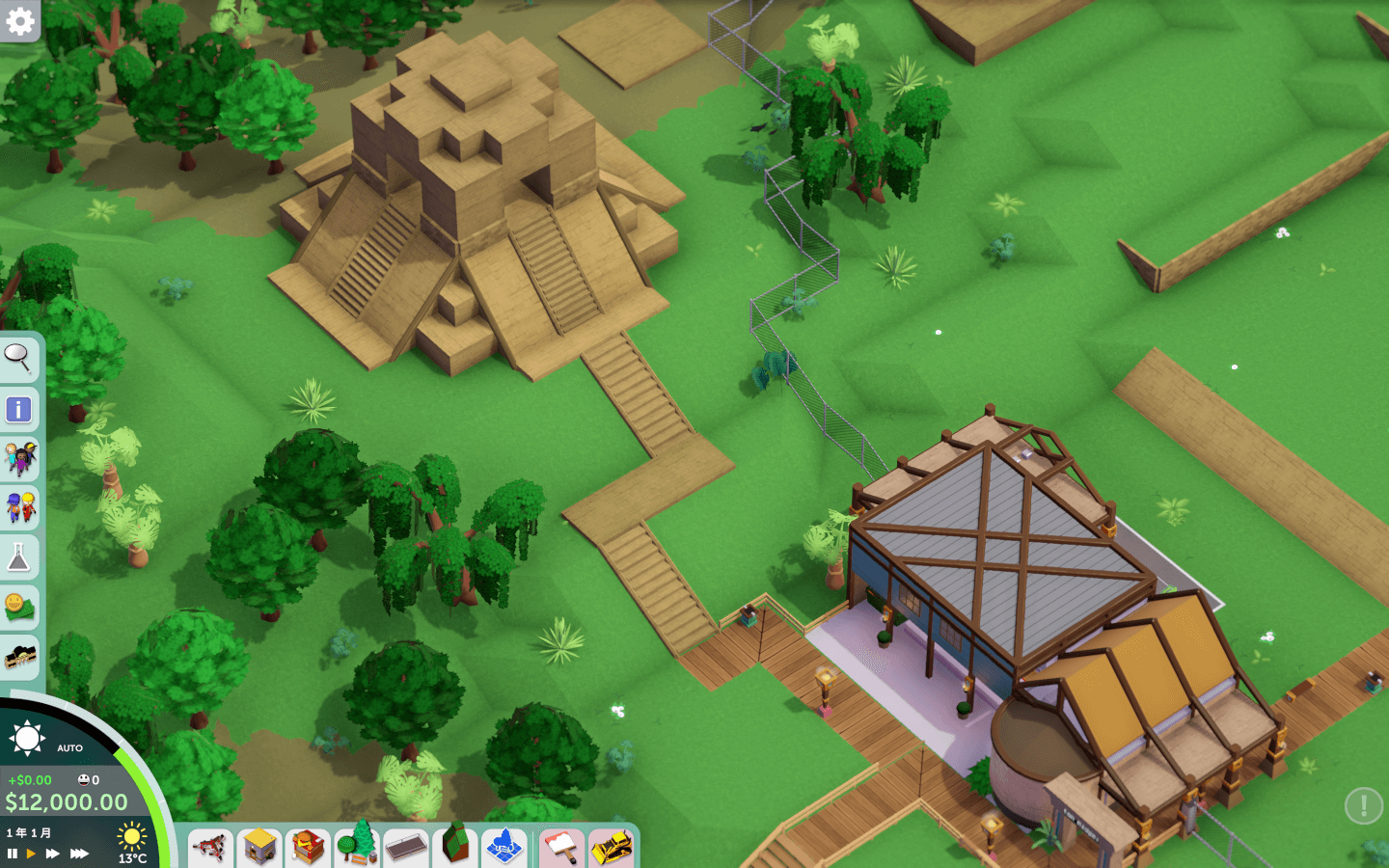This screenshot has width=1389, height=868.
Task: Open the water placement tool
Action: click(504, 848)
